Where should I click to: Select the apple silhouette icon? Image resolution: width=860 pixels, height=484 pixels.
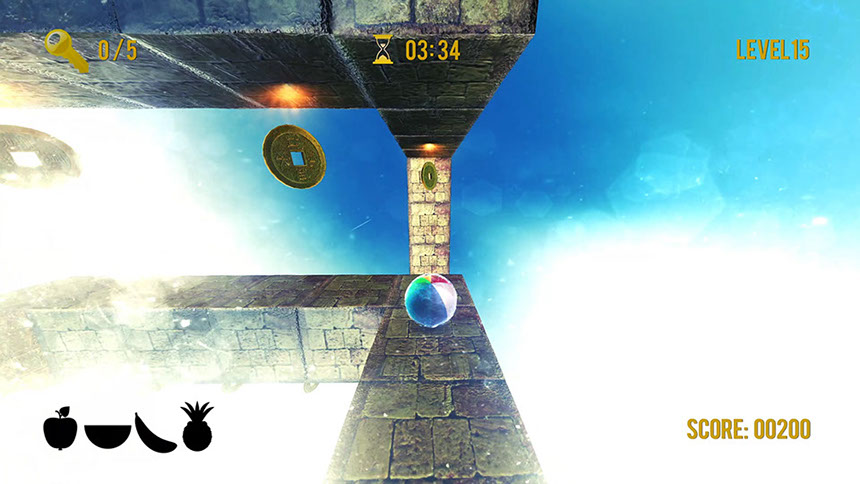(60, 429)
